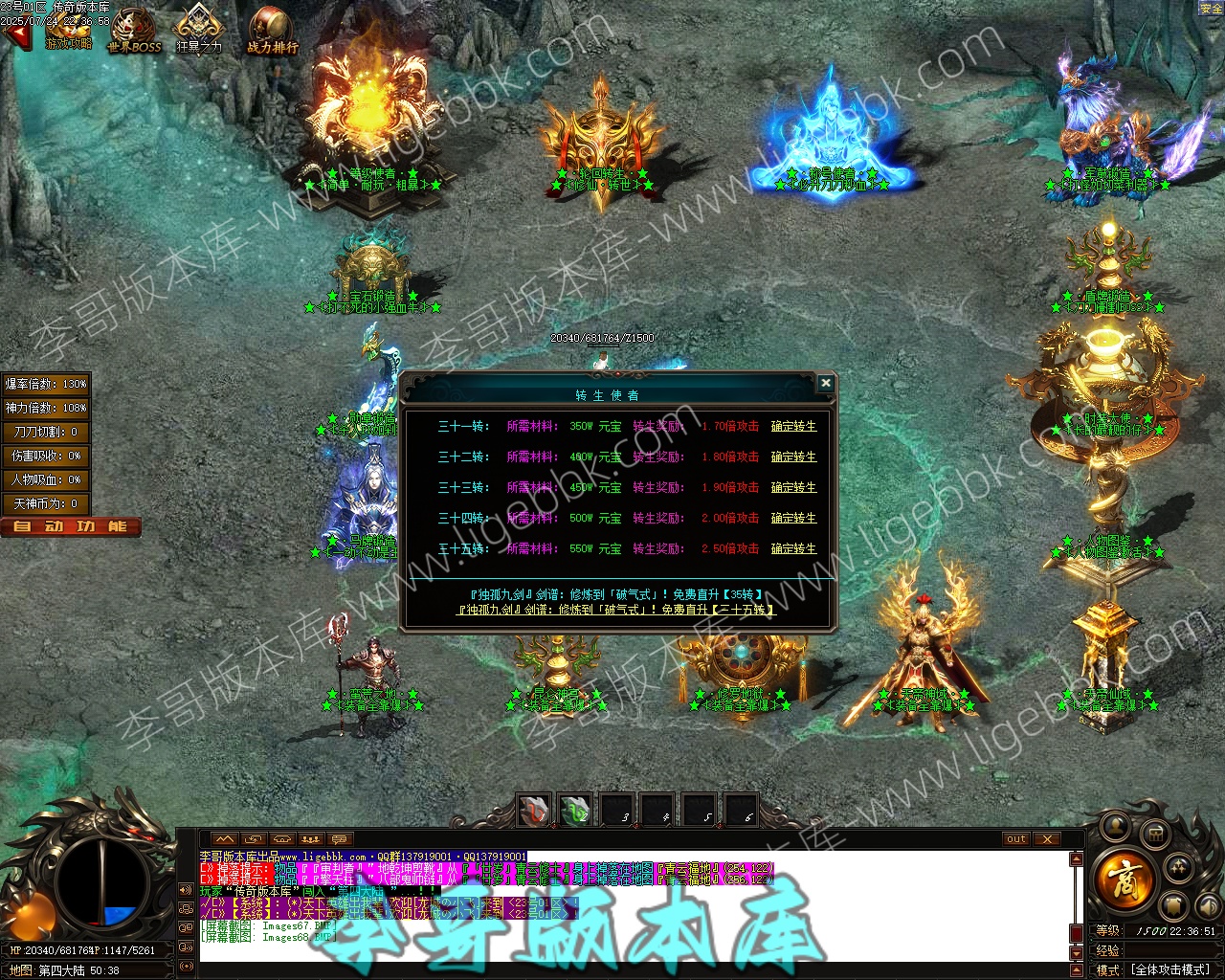Collapse the top menu with red arrow
The height and width of the screenshot is (980, 1225).
(16, 35)
